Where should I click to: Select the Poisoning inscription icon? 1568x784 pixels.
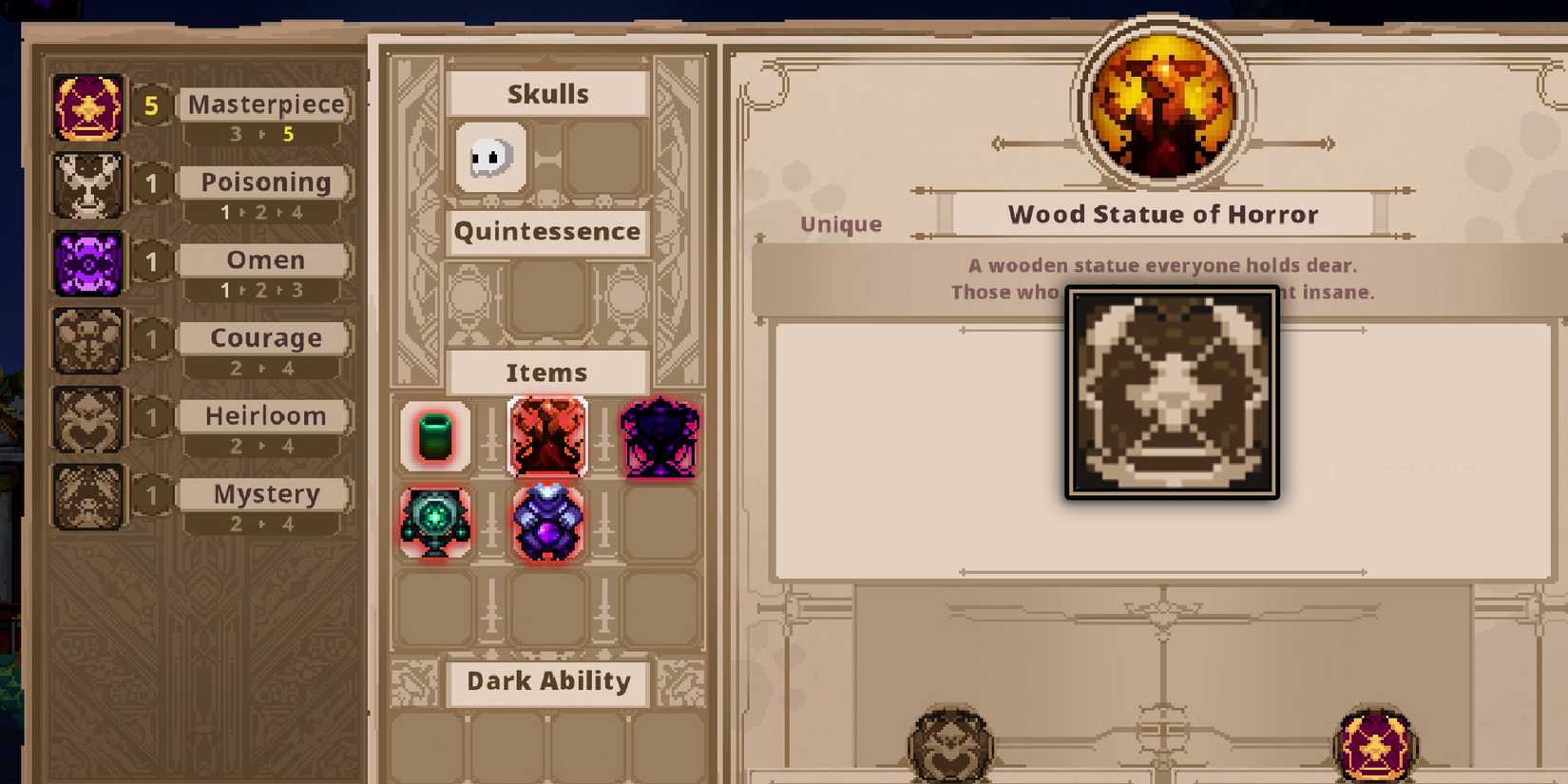(x=86, y=183)
